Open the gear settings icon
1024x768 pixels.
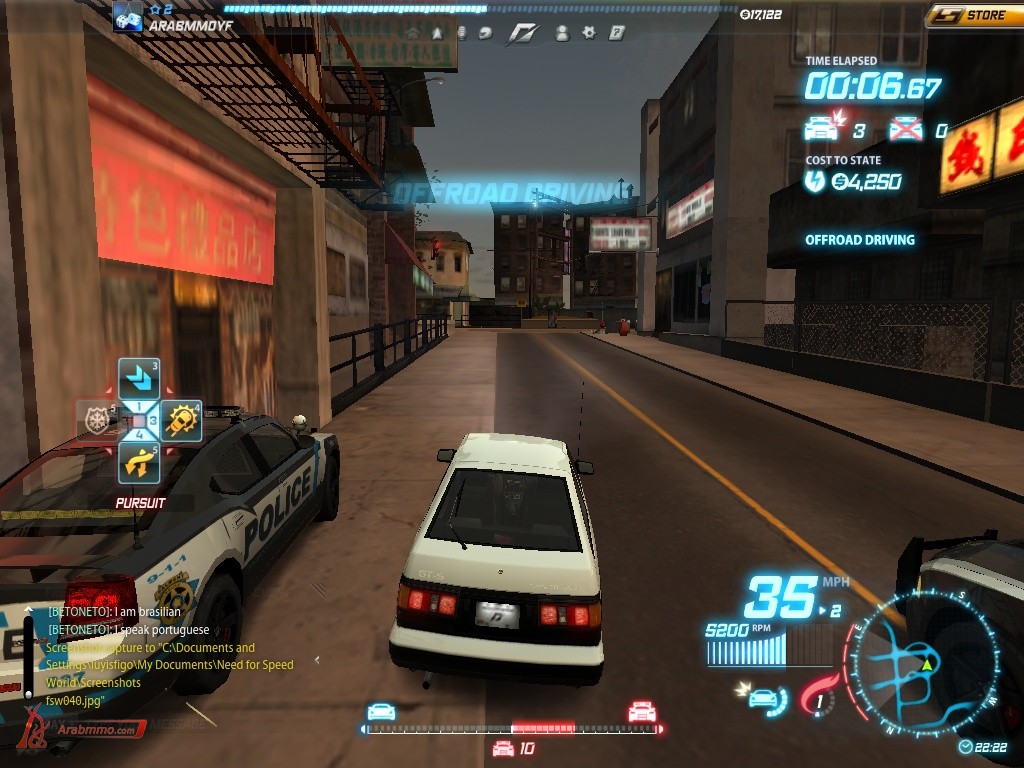(x=589, y=33)
